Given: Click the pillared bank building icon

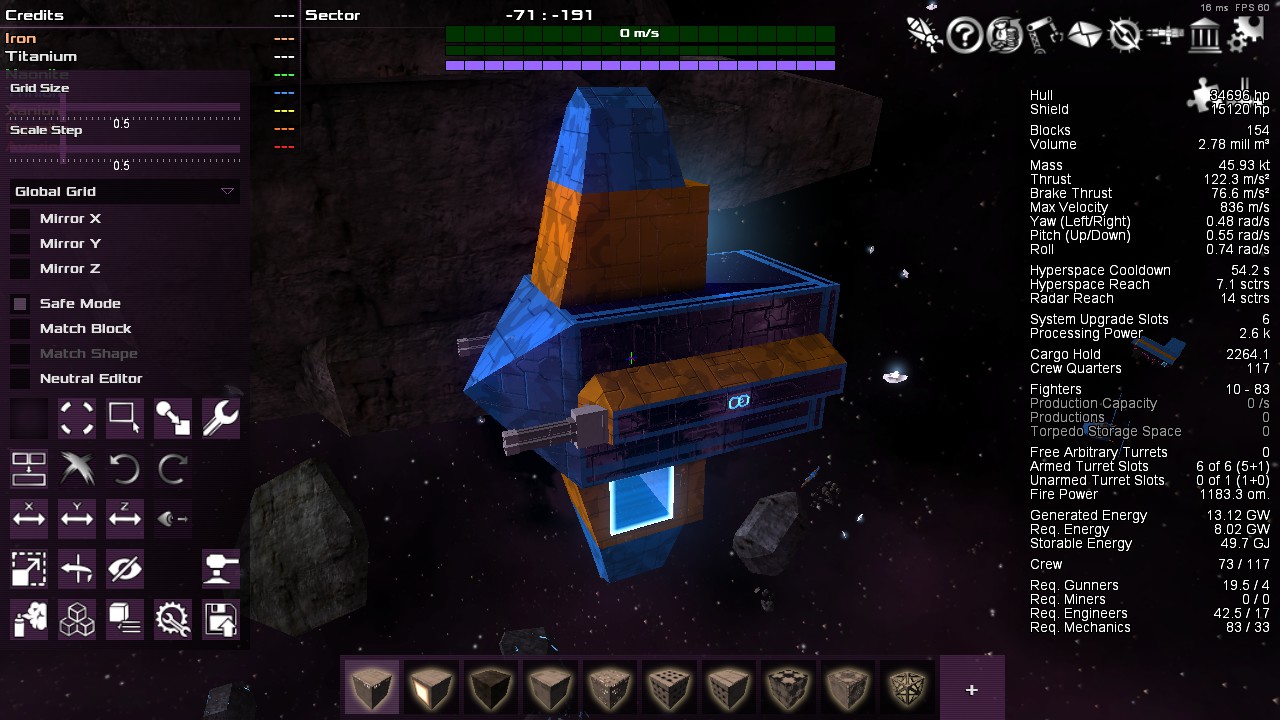Looking at the screenshot, I should coord(1204,36).
